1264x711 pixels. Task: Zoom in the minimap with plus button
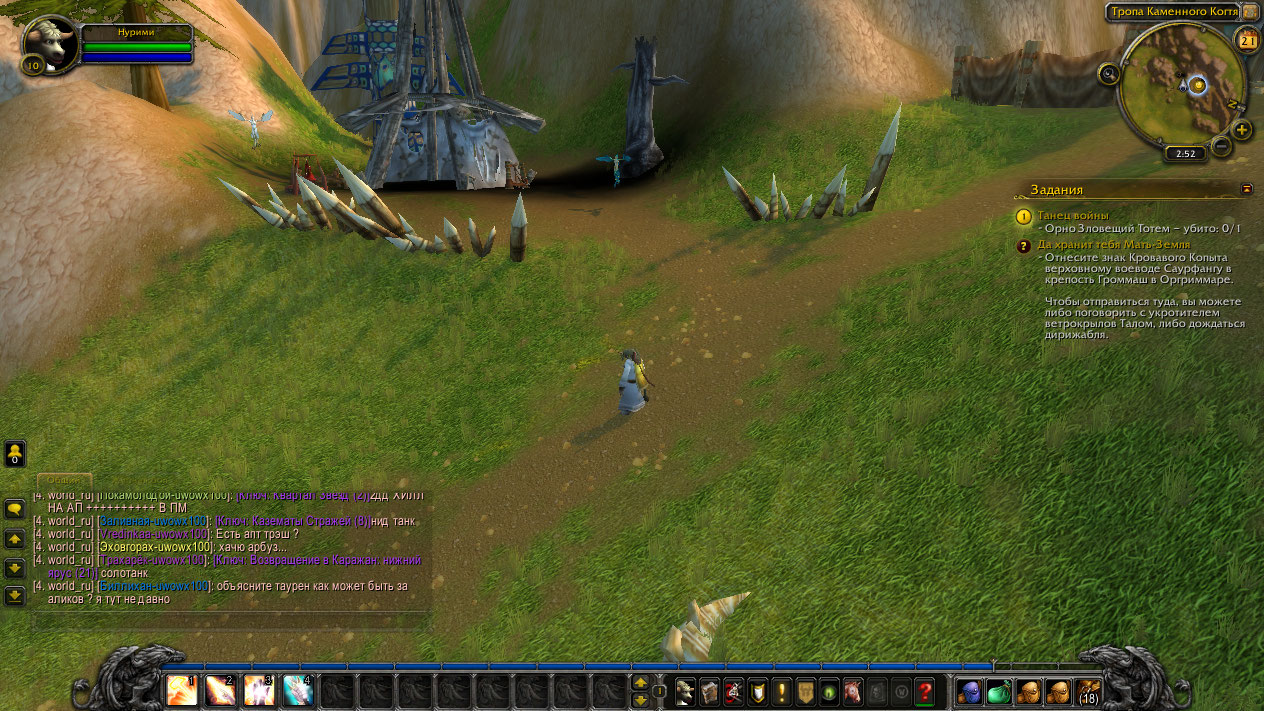tap(1241, 130)
